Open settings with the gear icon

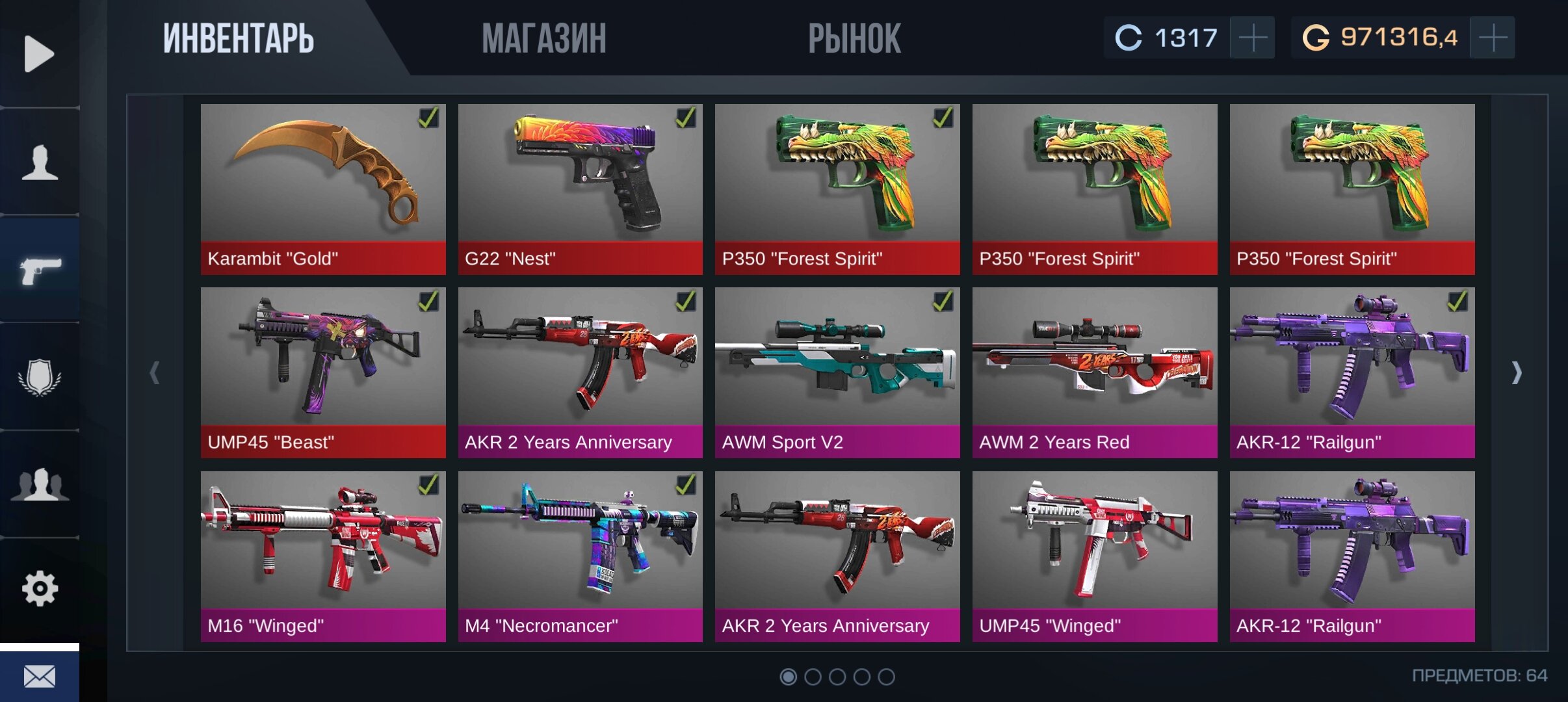coord(40,589)
